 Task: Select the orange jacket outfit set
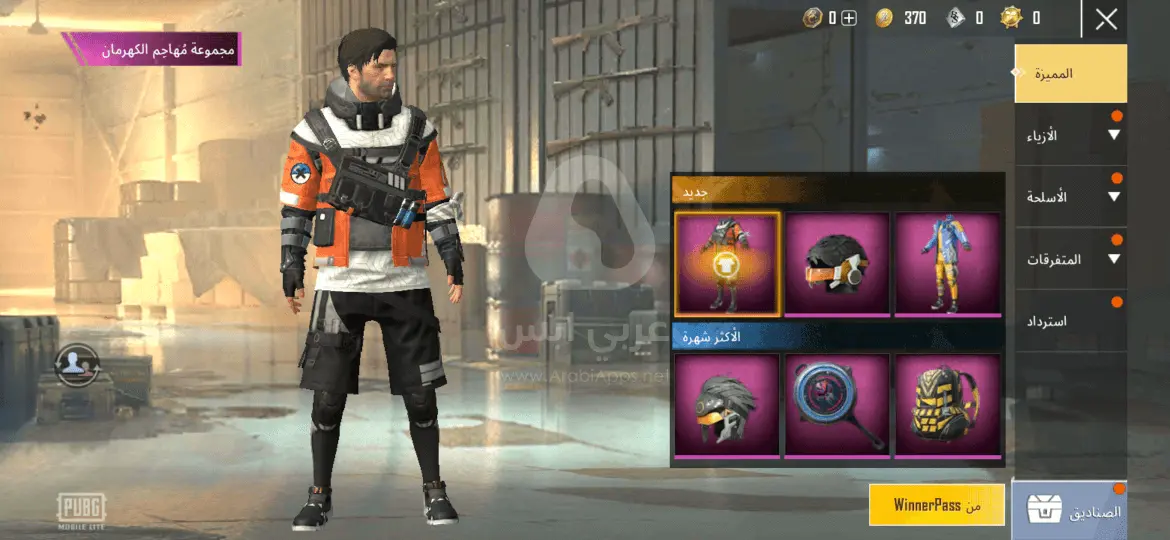[x=727, y=264]
